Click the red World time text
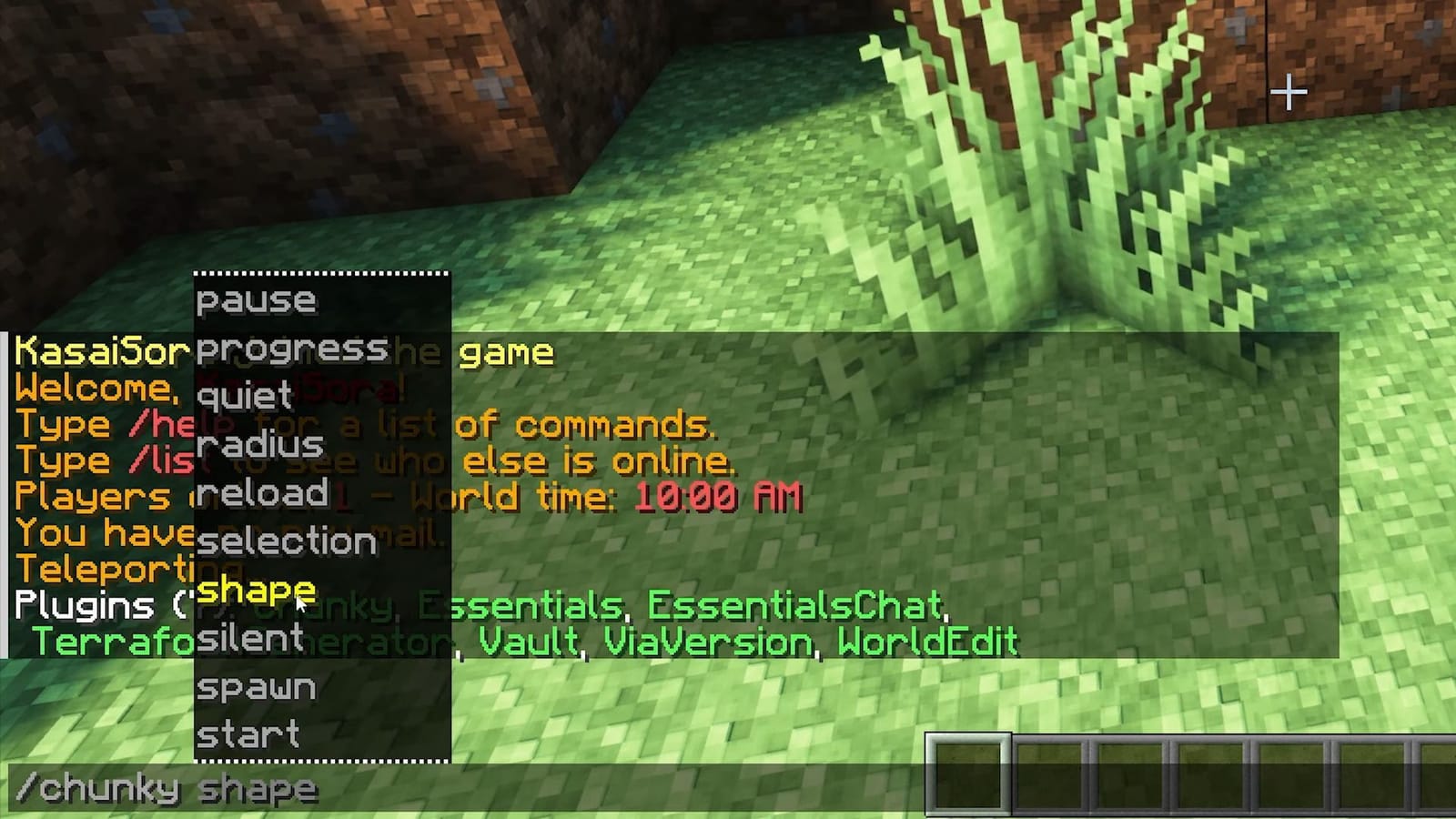Screen dimensions: 1456x819 (719, 498)
